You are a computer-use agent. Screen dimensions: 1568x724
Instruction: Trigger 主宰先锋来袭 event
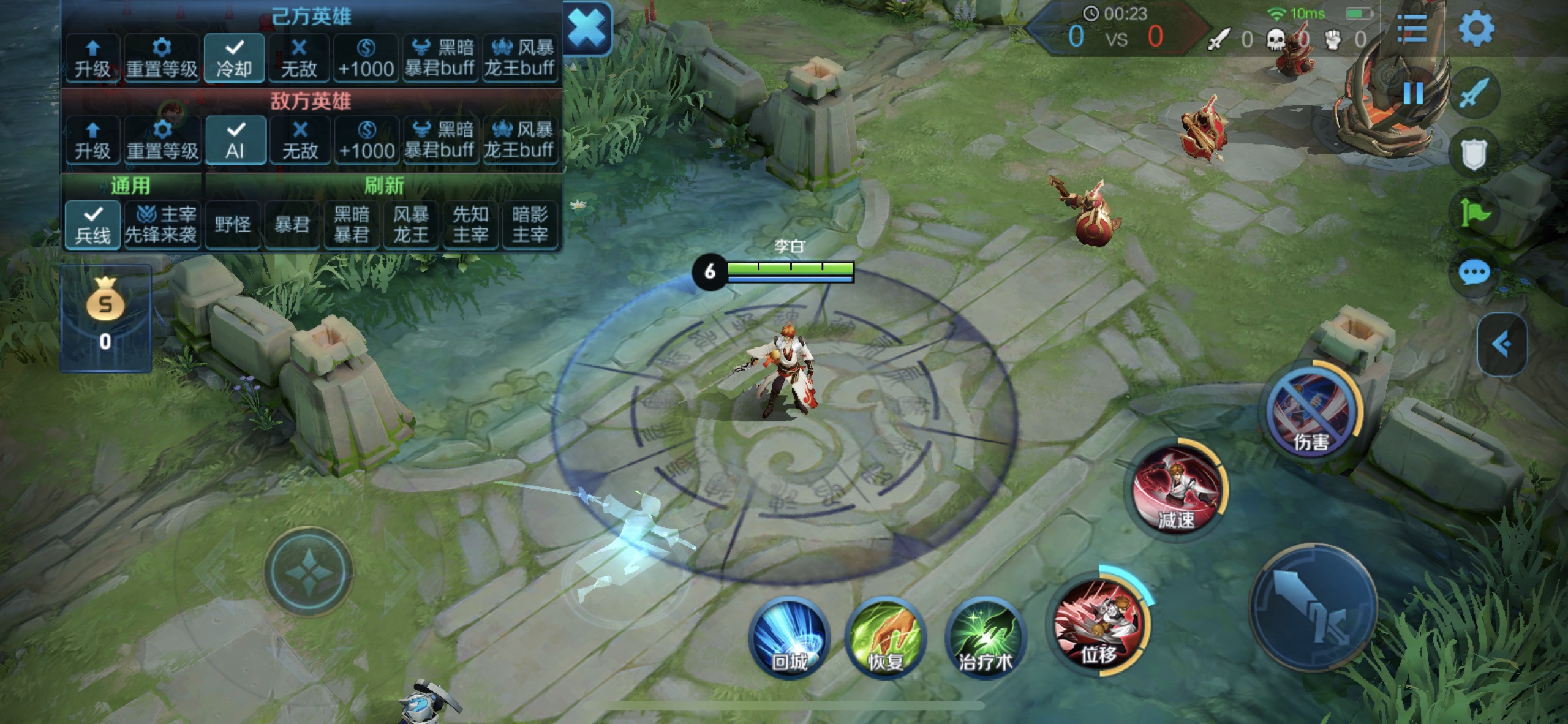pyautogui.click(x=161, y=225)
